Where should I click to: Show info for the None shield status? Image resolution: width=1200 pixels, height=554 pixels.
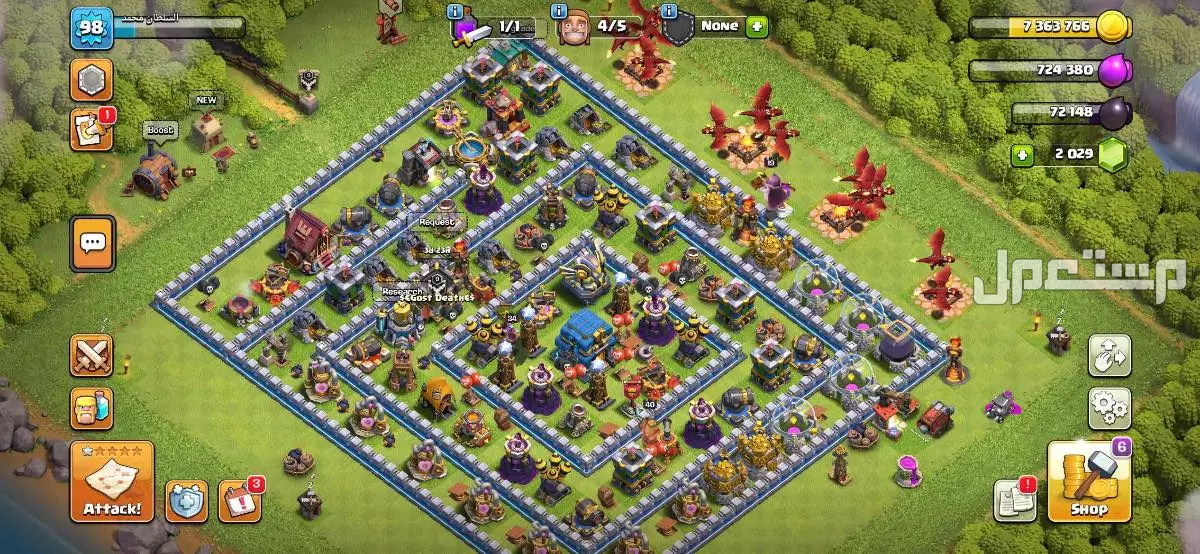point(670,11)
